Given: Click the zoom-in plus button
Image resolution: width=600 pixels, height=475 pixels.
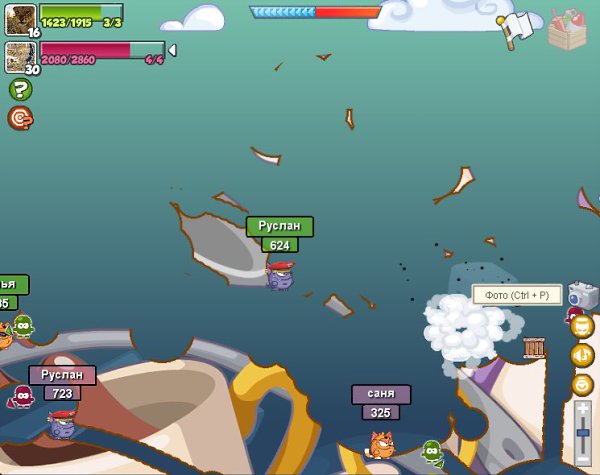Looking at the screenshot, I should click(583, 409).
